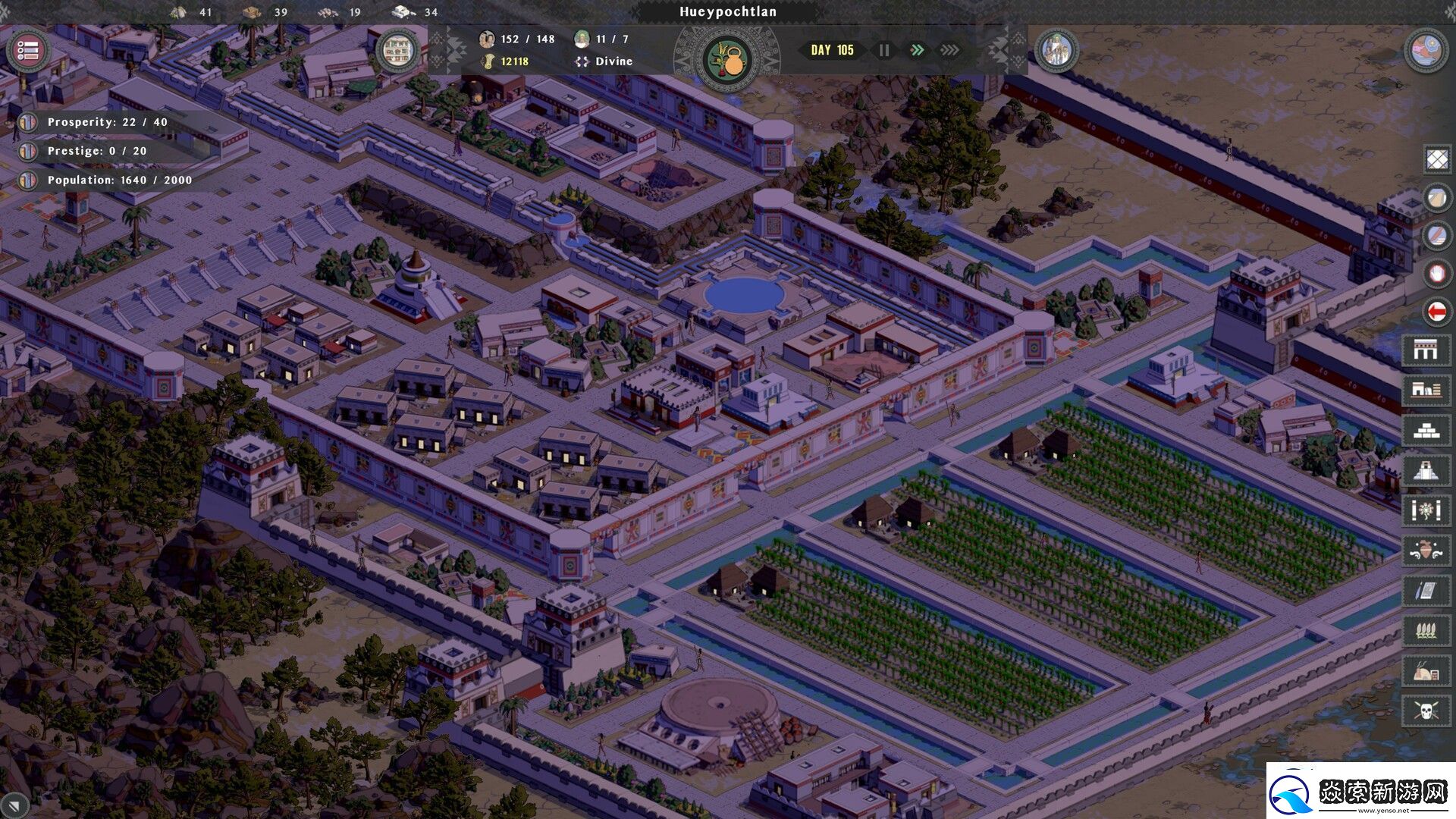Viewport: 1456px width, 819px height.
Task: Open the world map button in the top corner
Action: click(x=1426, y=51)
